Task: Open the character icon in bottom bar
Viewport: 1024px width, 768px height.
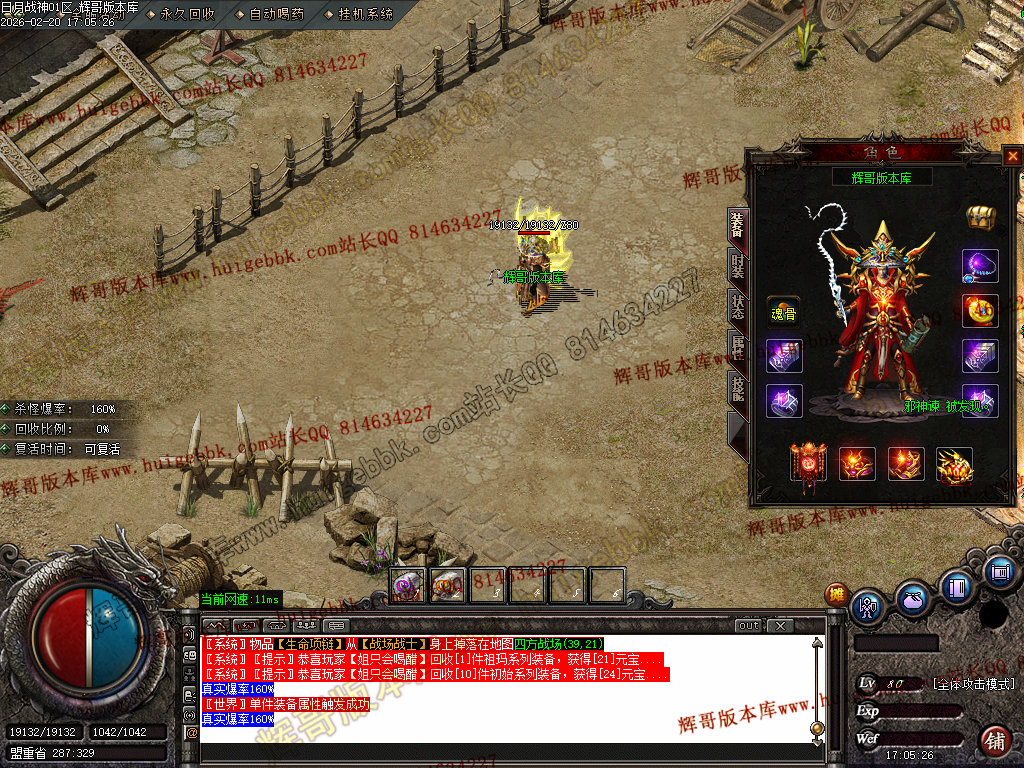Action: coord(867,606)
